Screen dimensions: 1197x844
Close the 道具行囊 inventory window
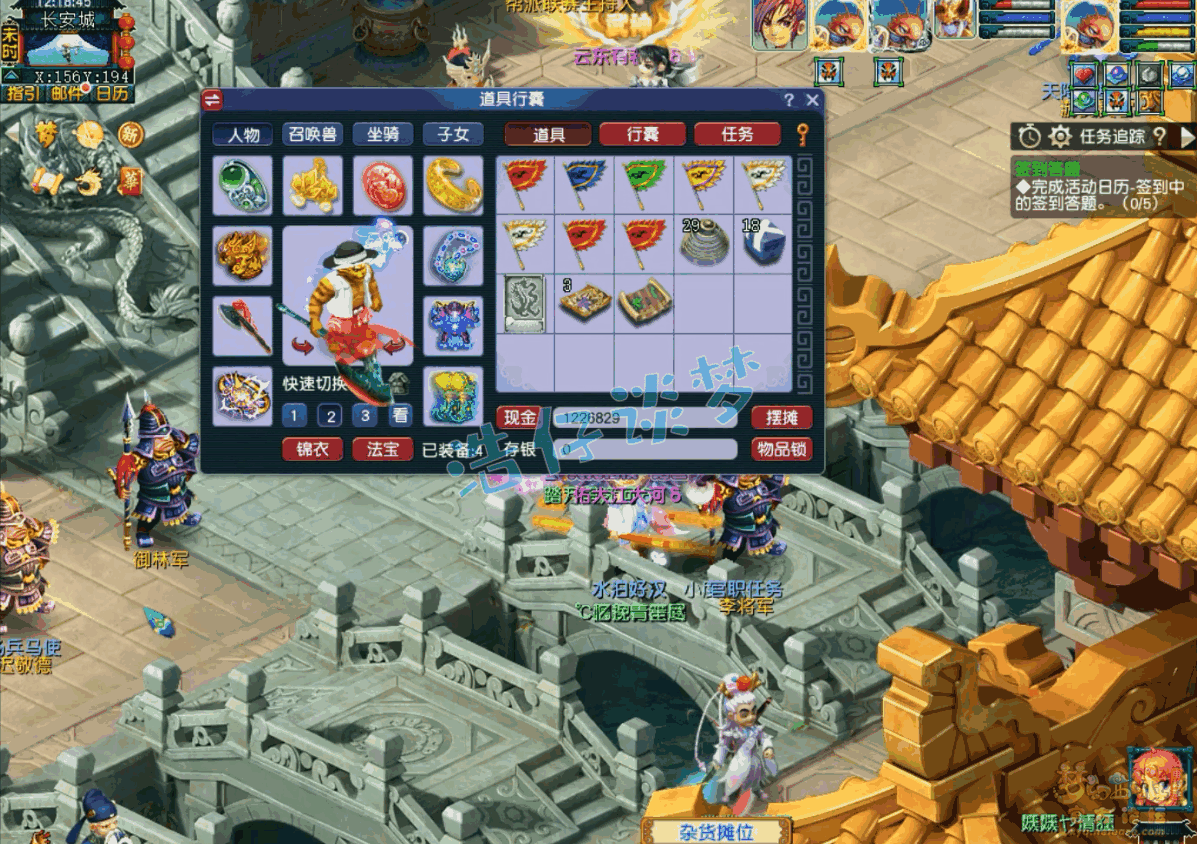(x=812, y=100)
